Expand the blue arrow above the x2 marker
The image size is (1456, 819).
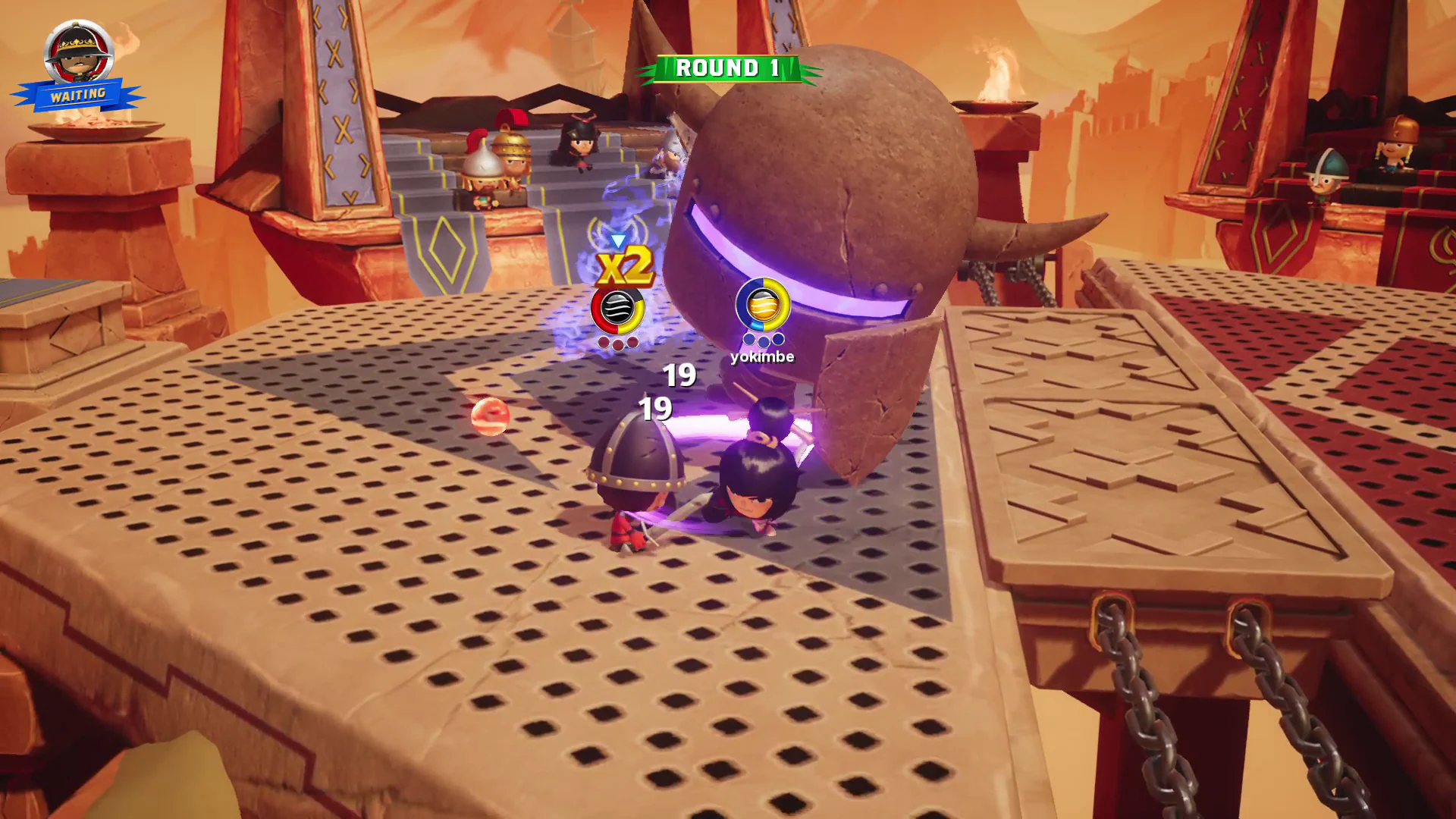619,241
